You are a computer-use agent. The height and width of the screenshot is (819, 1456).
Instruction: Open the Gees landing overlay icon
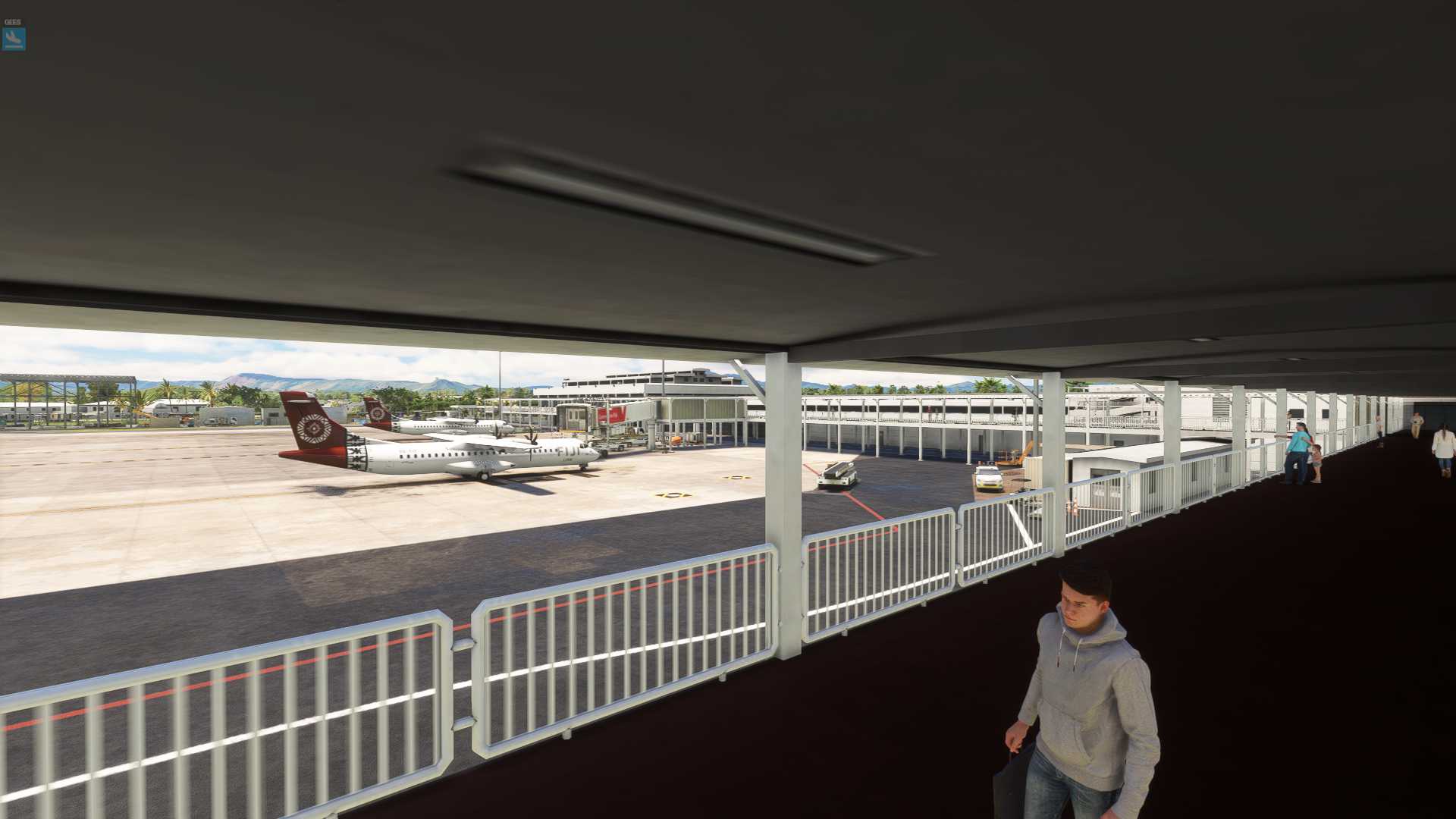[x=14, y=38]
